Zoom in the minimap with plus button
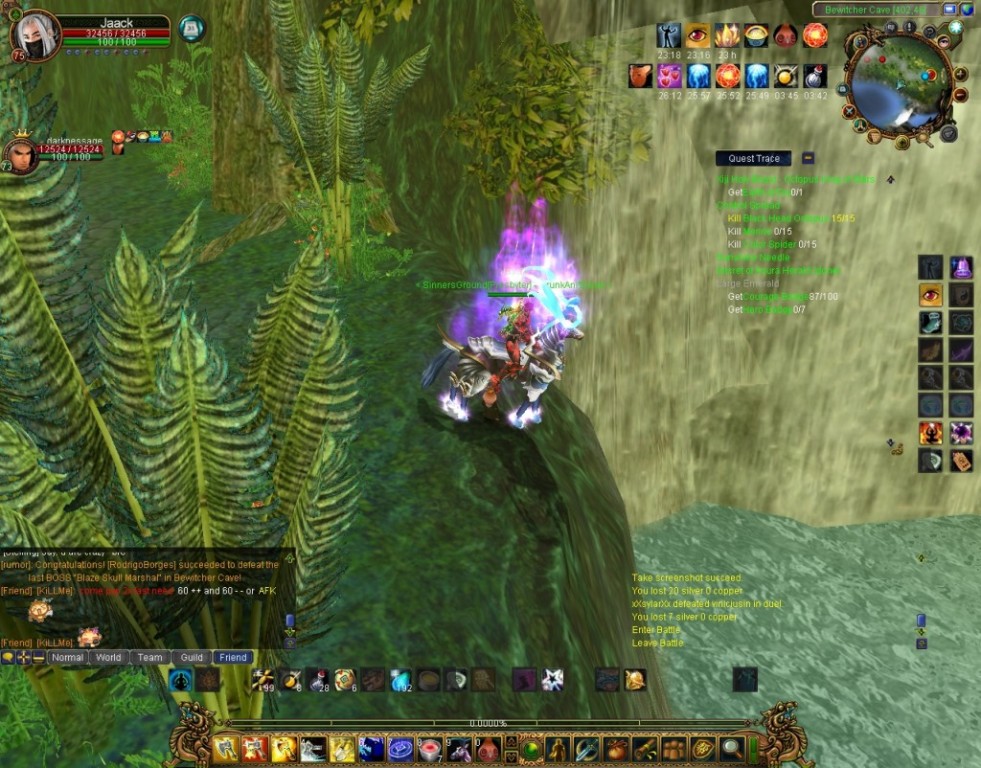 (x=960, y=75)
